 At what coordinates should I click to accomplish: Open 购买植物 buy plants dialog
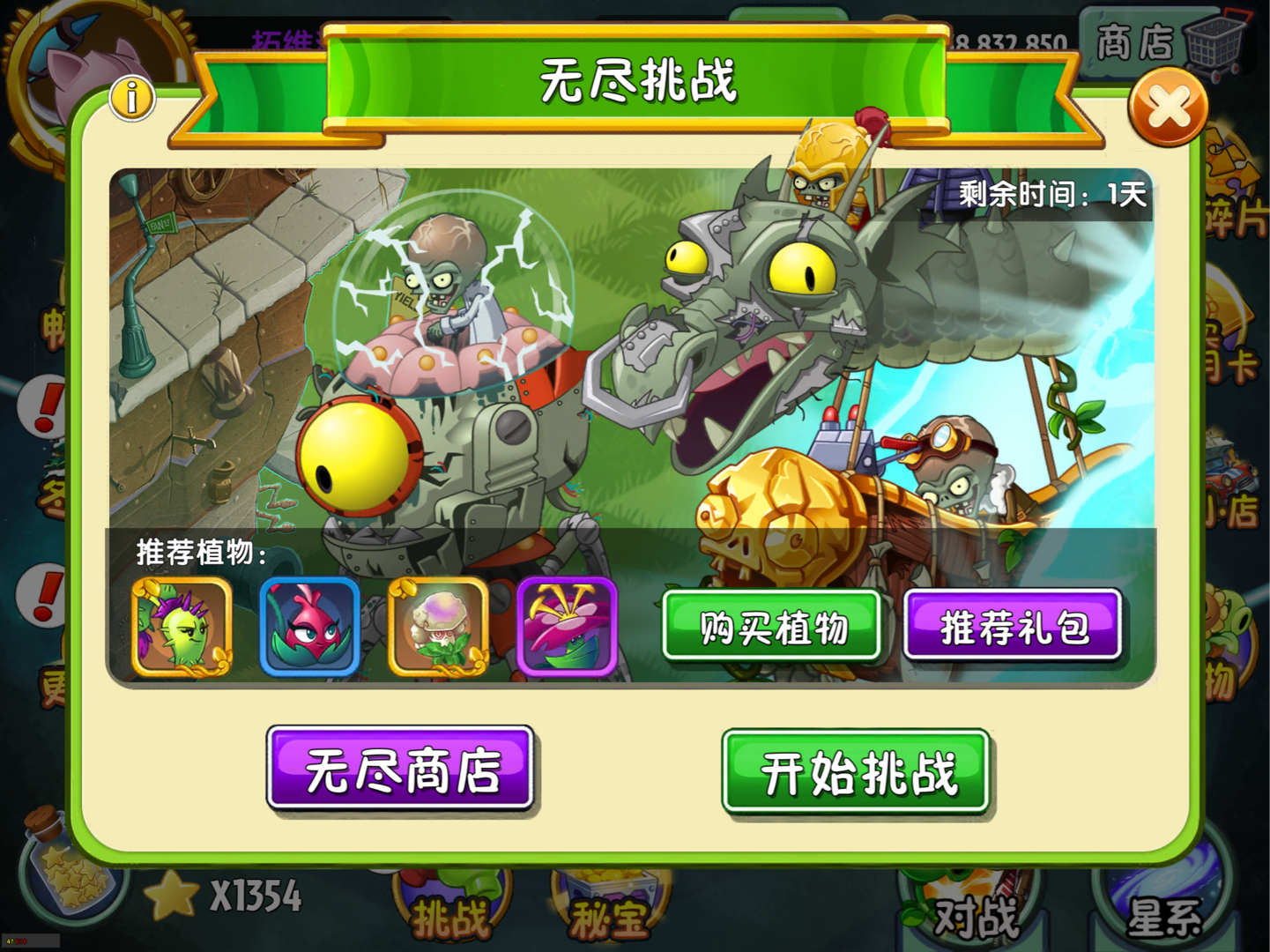771,628
